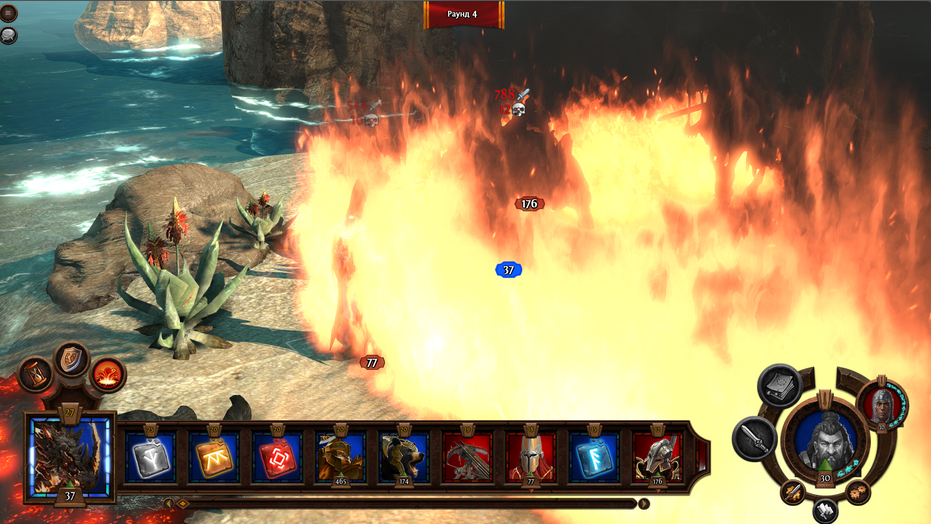
Task: Select the blue glowing rune turn slot
Action: (594, 457)
